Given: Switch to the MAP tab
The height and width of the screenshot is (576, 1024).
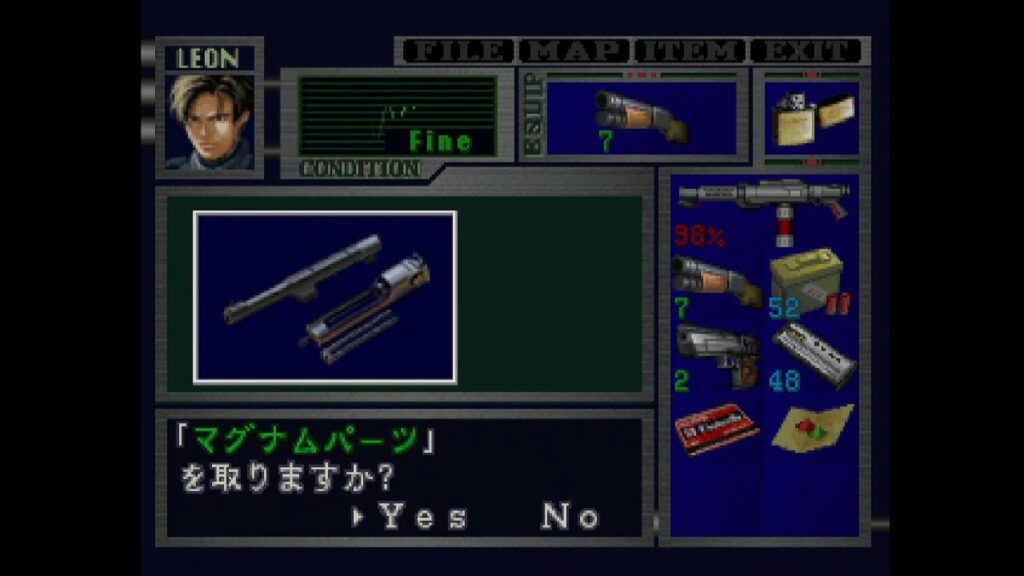Looking at the screenshot, I should [573, 51].
